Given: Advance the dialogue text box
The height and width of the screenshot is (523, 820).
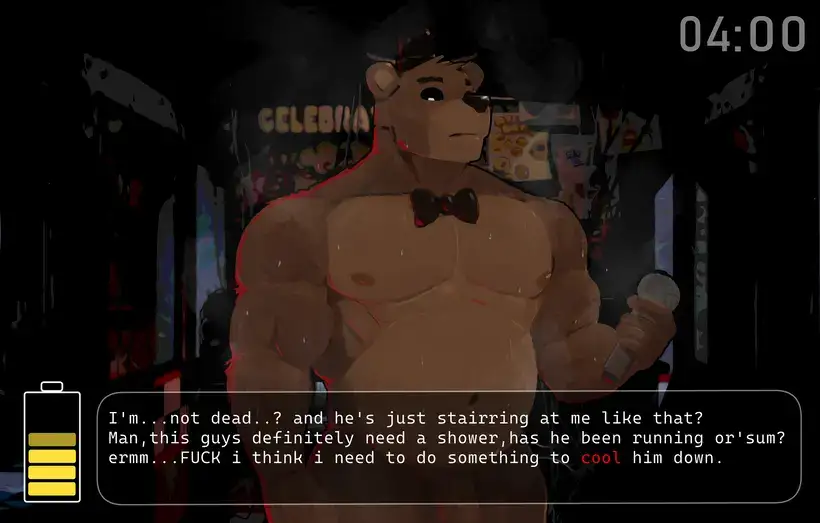Looking at the screenshot, I should [x=448, y=446].
